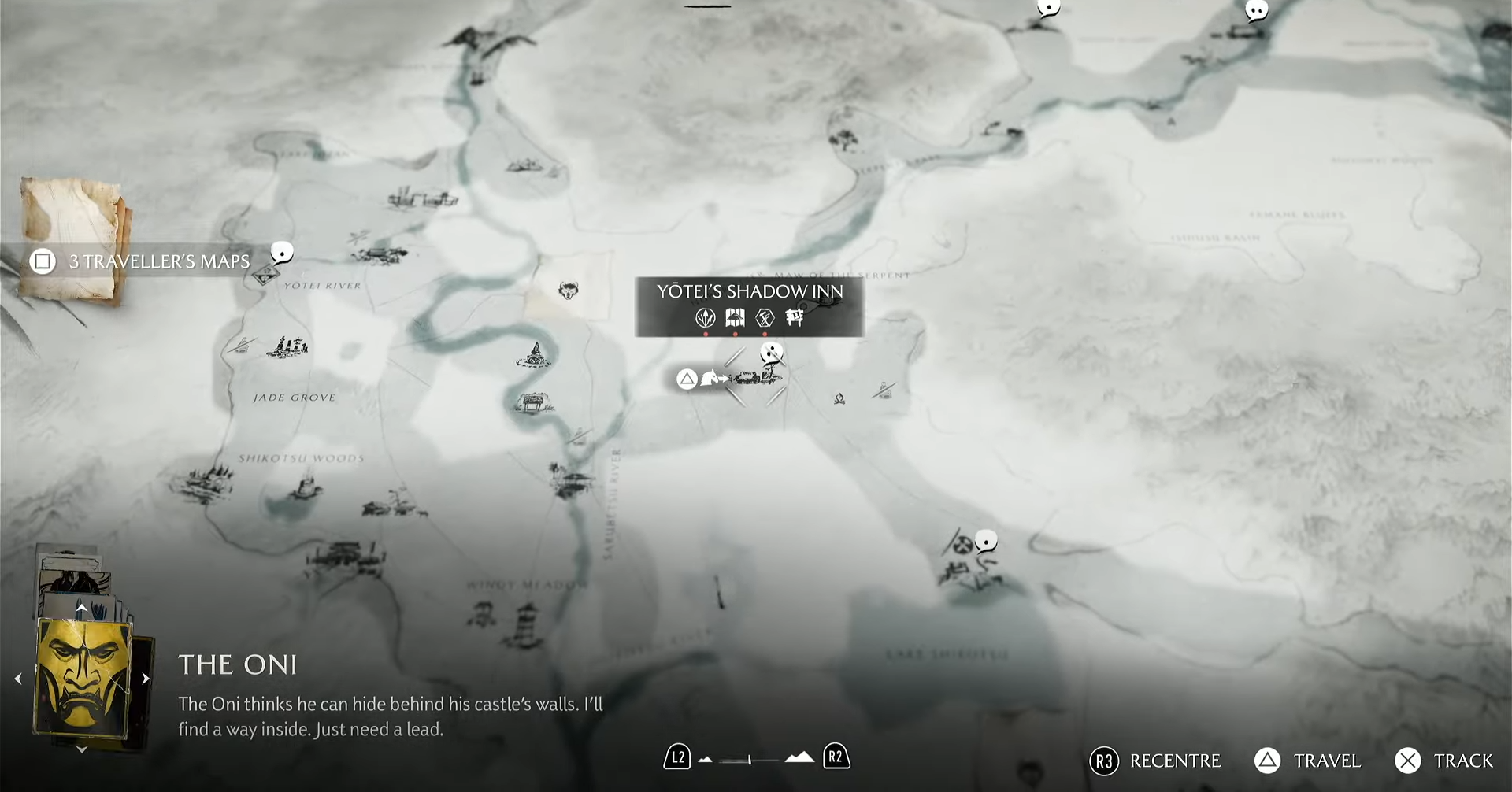Select the campfire marker east of the inn

point(839,398)
